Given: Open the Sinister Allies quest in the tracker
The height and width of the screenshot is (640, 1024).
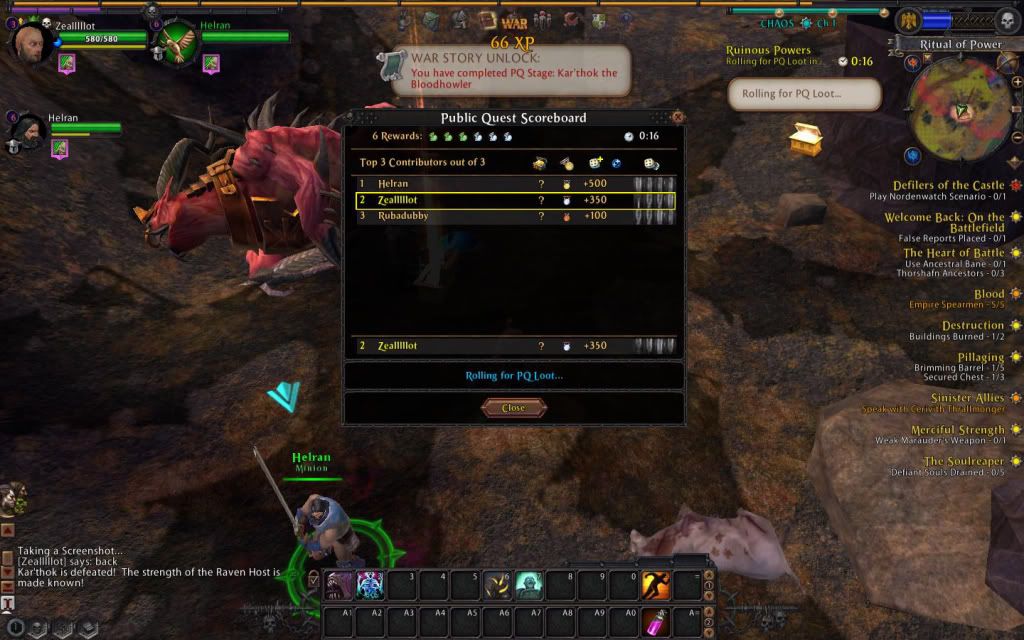Looking at the screenshot, I should point(967,398).
